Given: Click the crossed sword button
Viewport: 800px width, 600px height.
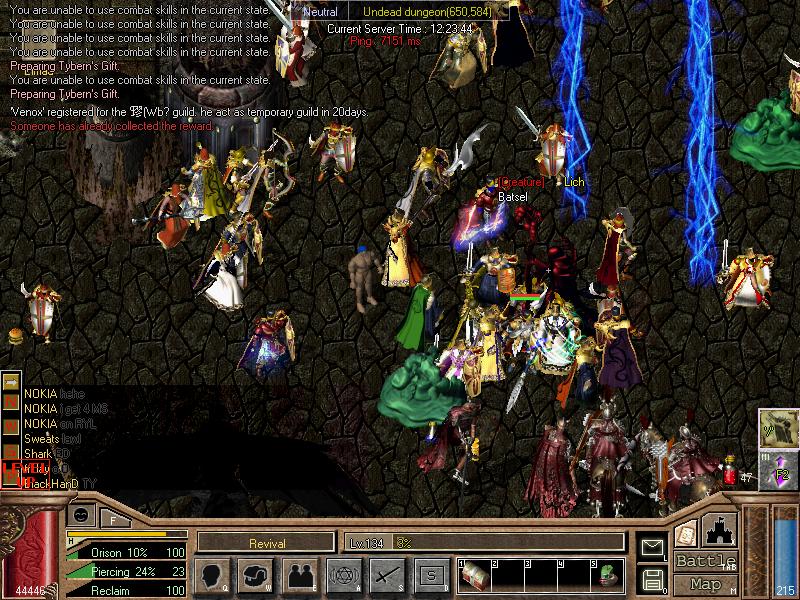Looking at the screenshot, I should (387, 575).
